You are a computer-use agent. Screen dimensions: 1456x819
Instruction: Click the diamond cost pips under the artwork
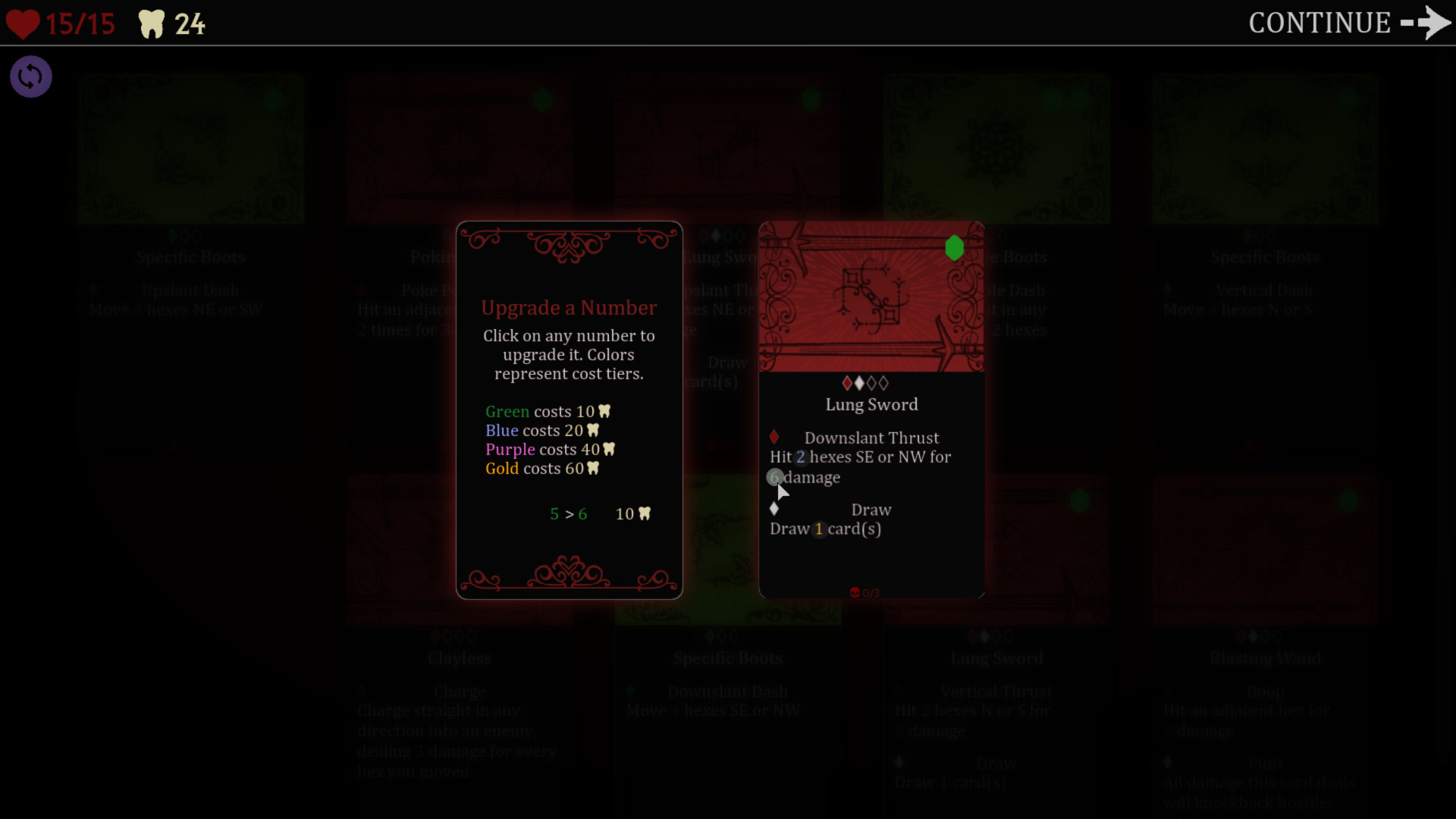tap(864, 383)
